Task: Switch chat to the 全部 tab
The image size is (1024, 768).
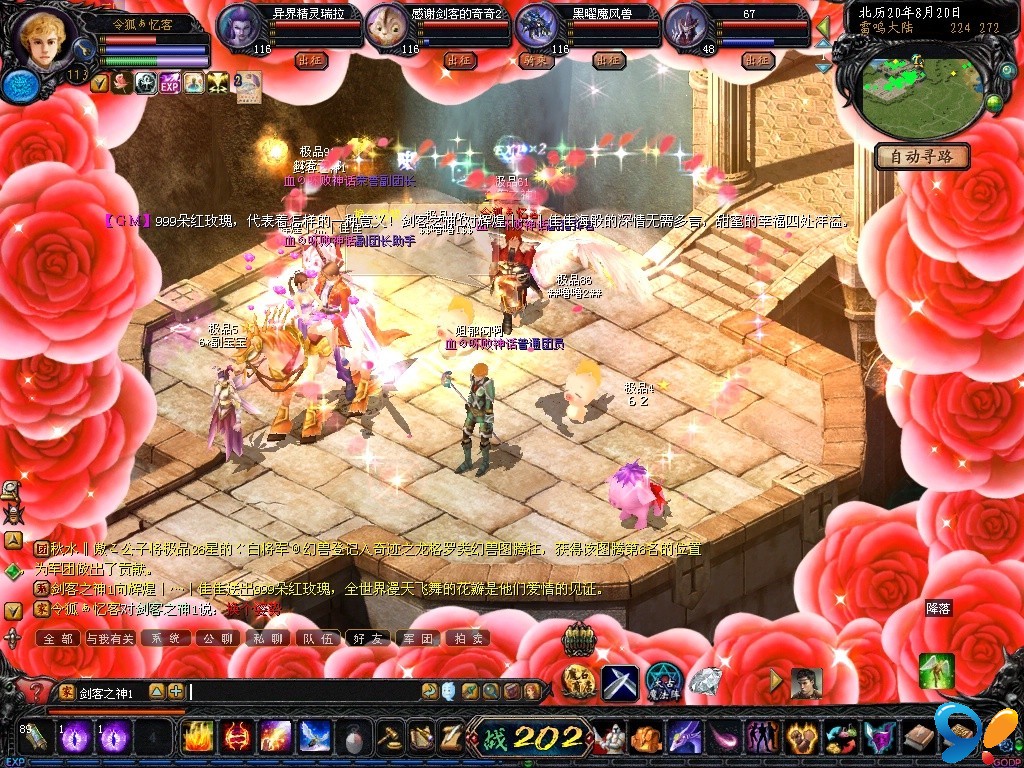Action: pyautogui.click(x=57, y=638)
